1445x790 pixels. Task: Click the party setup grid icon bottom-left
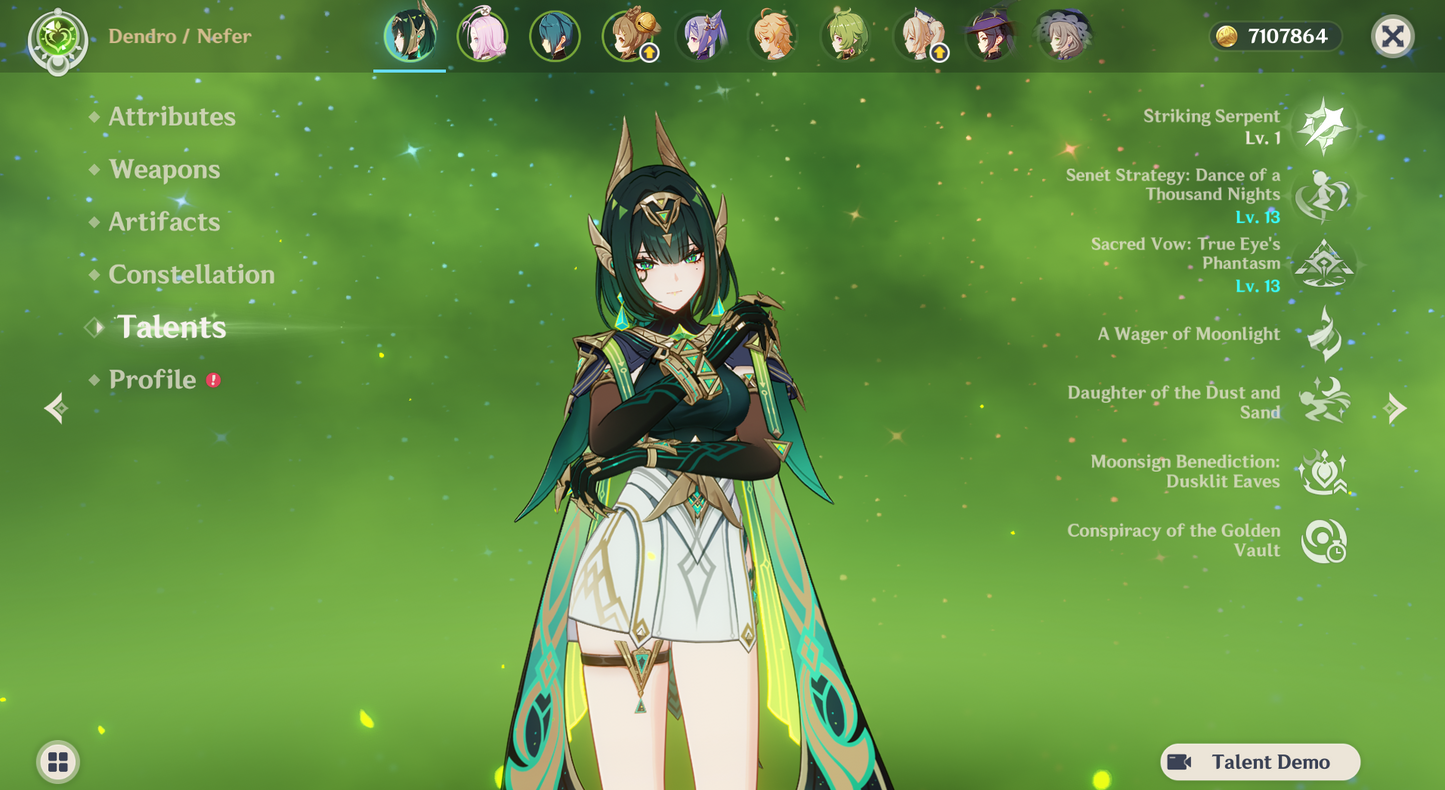57,761
